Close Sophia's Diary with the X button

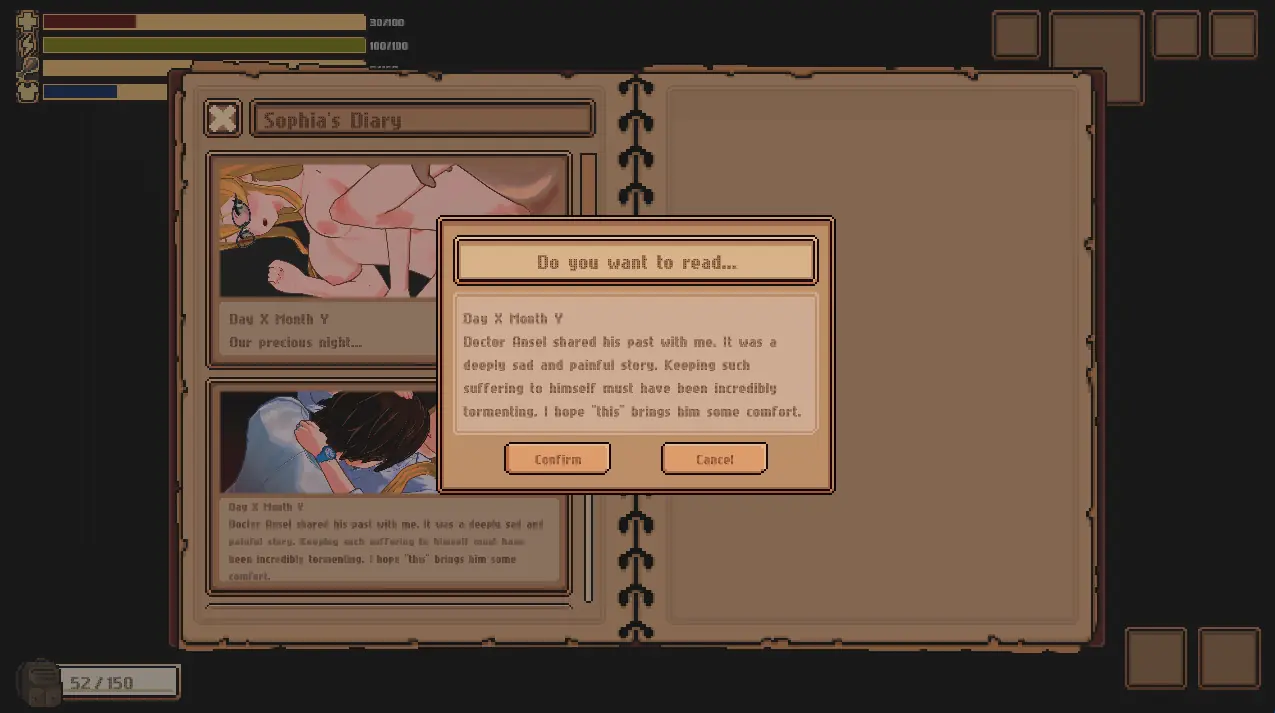pyautogui.click(x=223, y=119)
